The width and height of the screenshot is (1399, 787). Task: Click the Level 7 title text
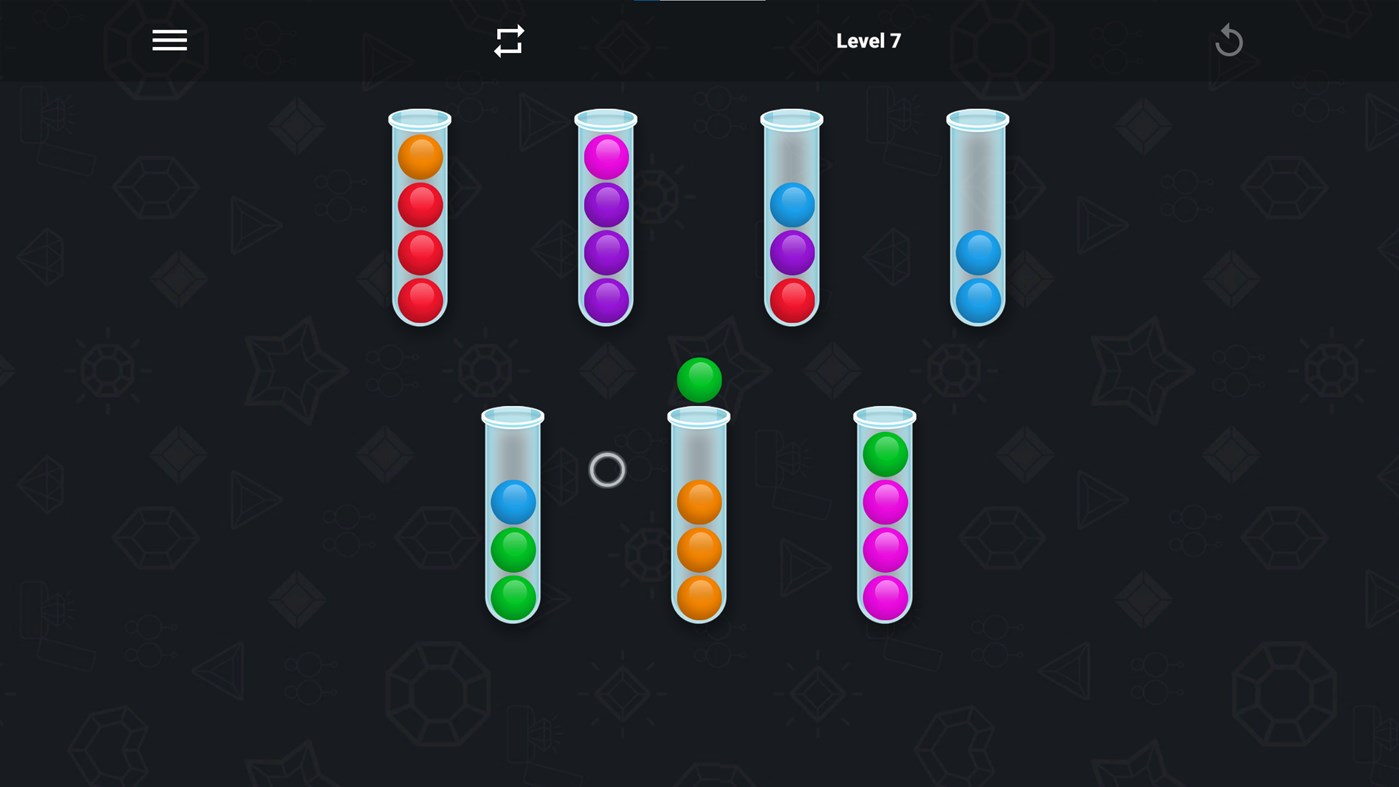tap(868, 39)
